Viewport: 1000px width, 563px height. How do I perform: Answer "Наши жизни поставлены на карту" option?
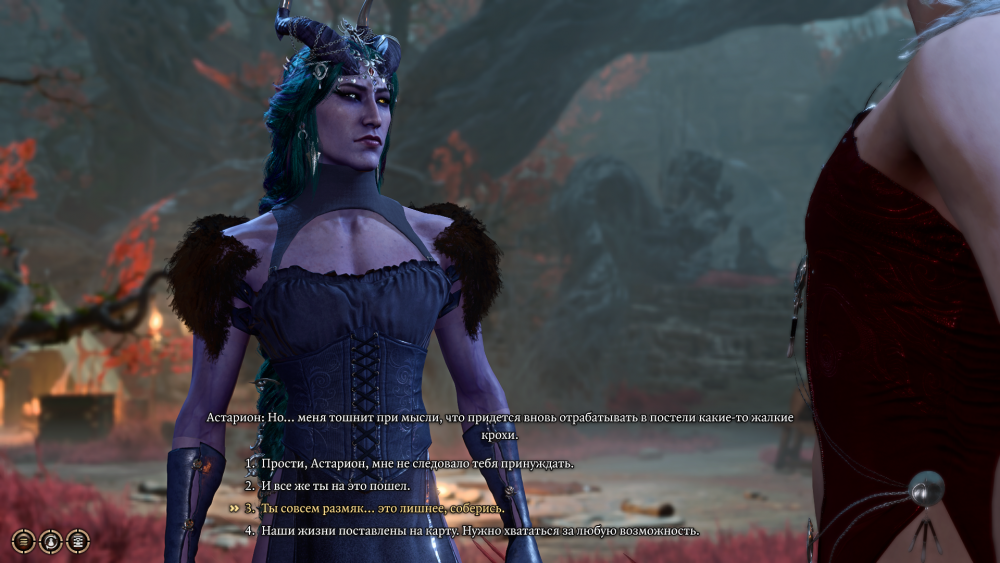click(x=480, y=530)
